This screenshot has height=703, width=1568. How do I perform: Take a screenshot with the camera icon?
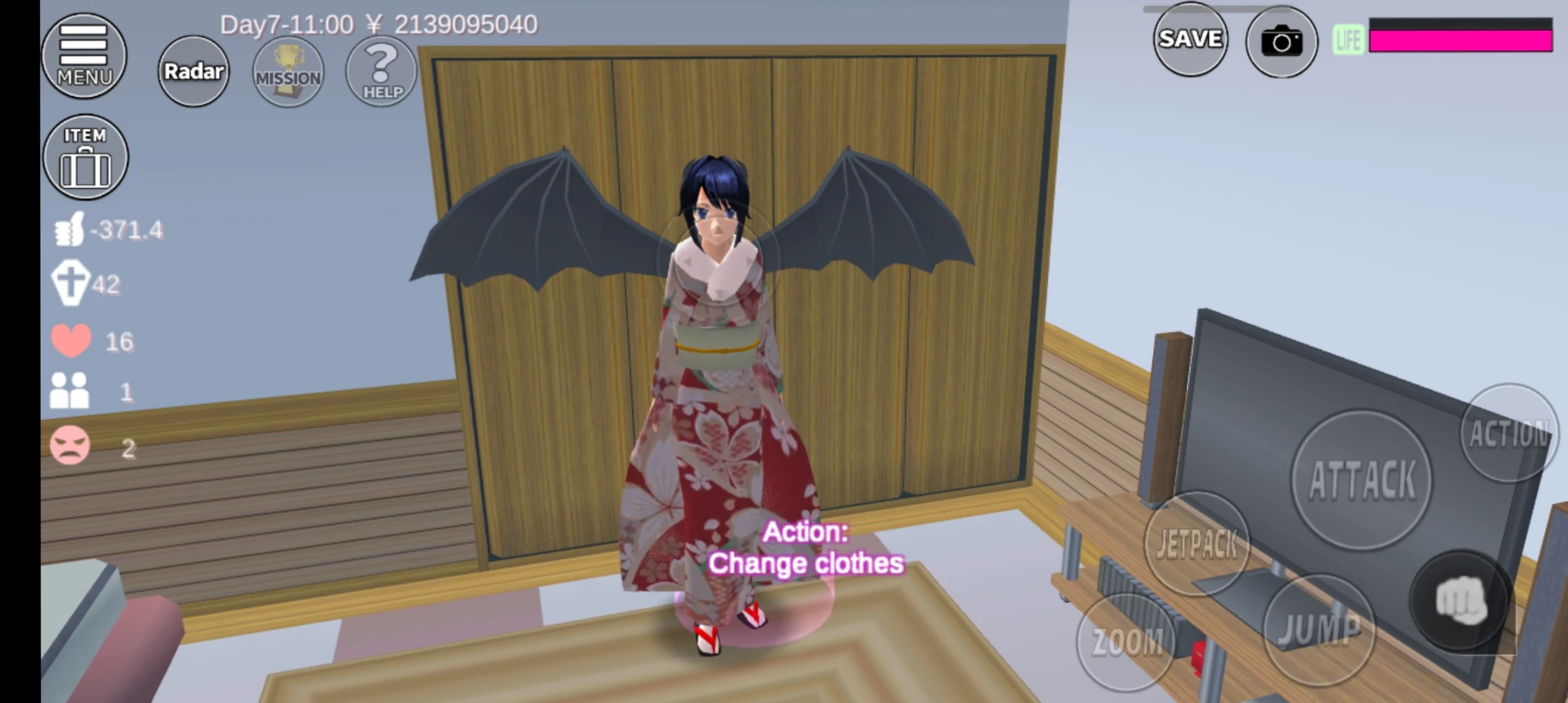pos(1283,41)
